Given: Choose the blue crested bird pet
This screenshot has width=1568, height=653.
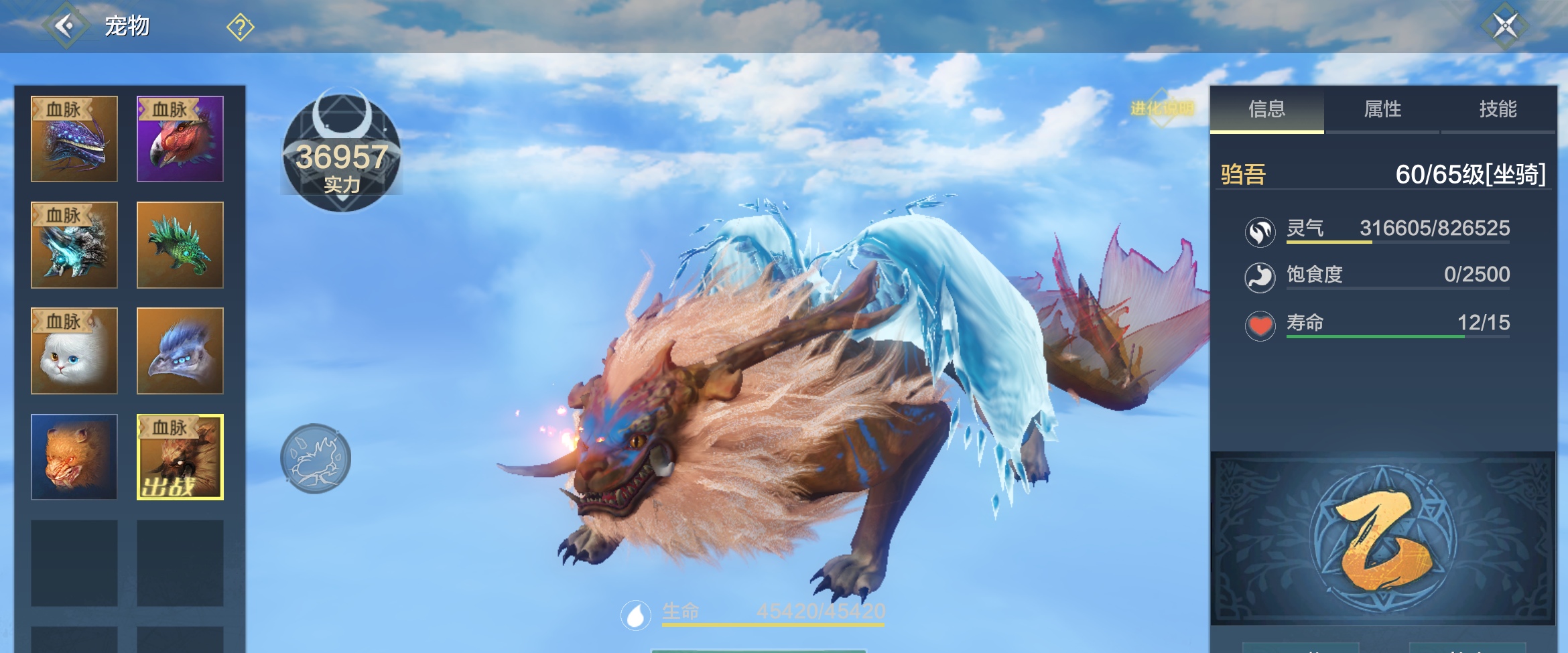Looking at the screenshot, I should (180, 351).
